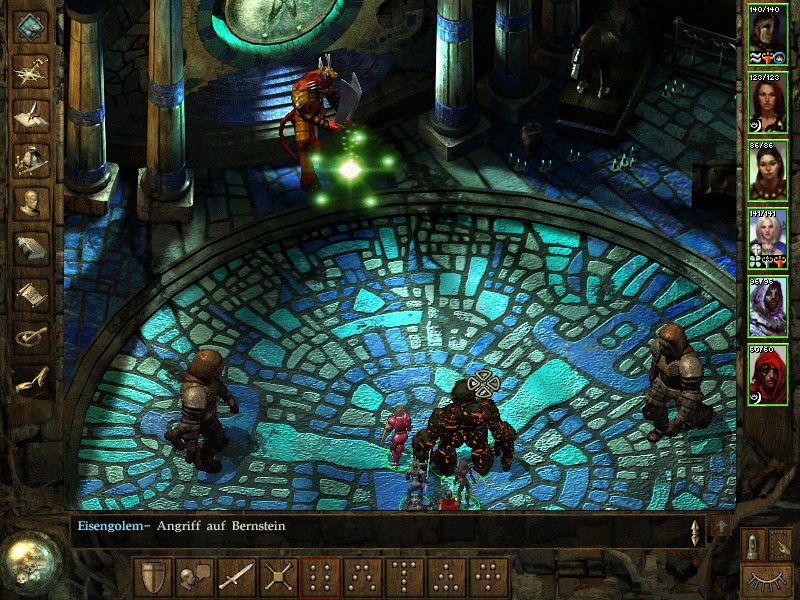This screenshot has height=600, width=800.
Task: Expand the message log with arrow handle
Action: tap(695, 531)
